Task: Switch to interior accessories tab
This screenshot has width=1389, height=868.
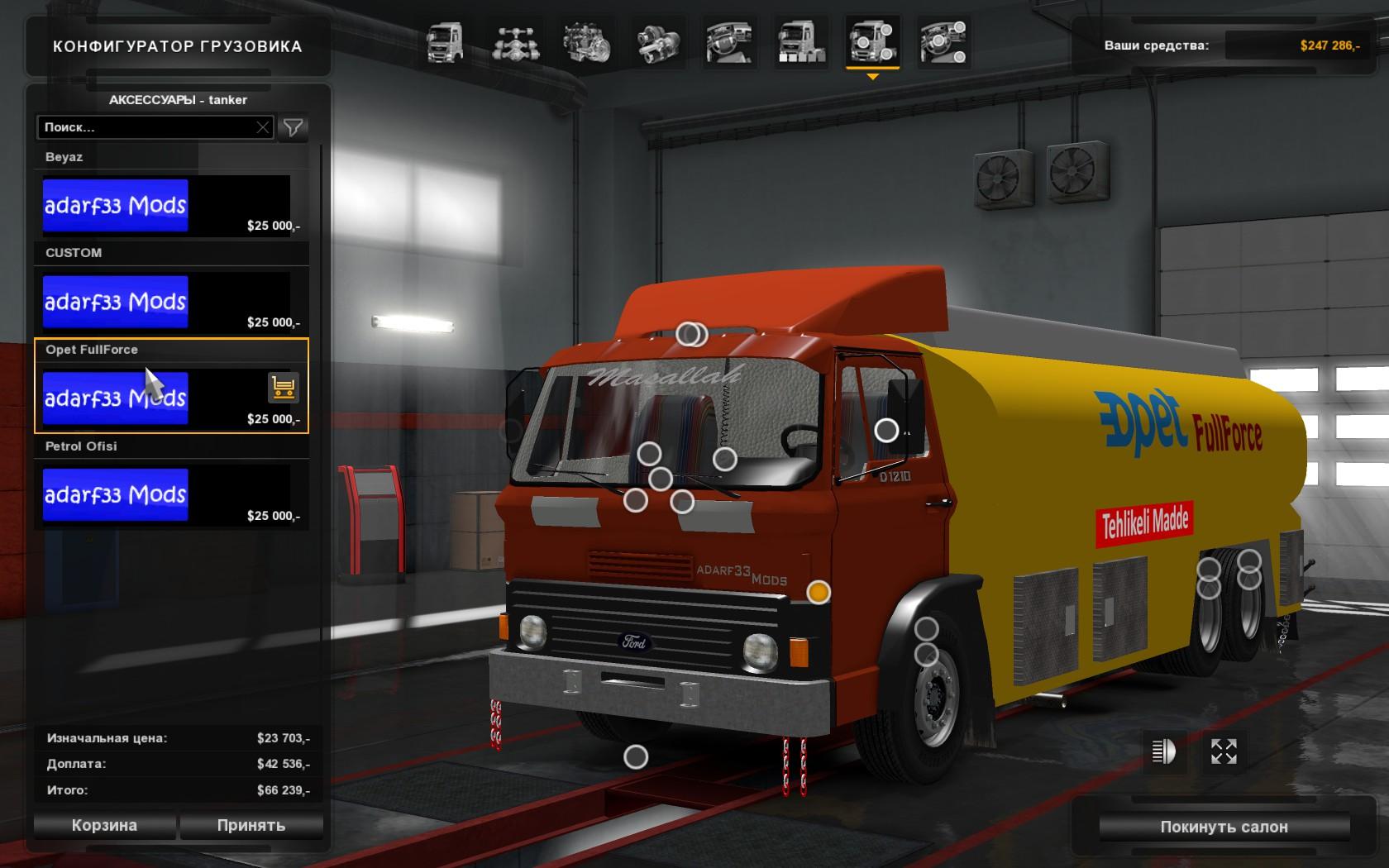Action: 943,42
